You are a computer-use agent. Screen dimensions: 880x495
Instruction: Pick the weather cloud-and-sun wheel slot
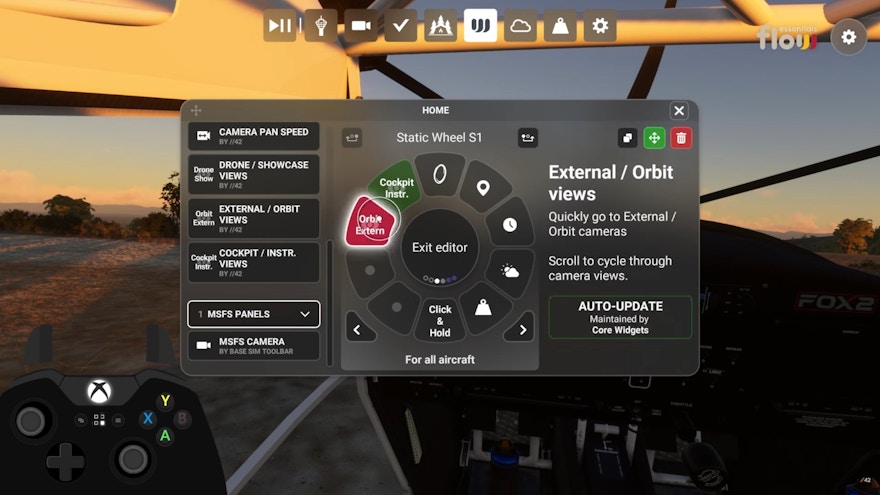point(510,270)
